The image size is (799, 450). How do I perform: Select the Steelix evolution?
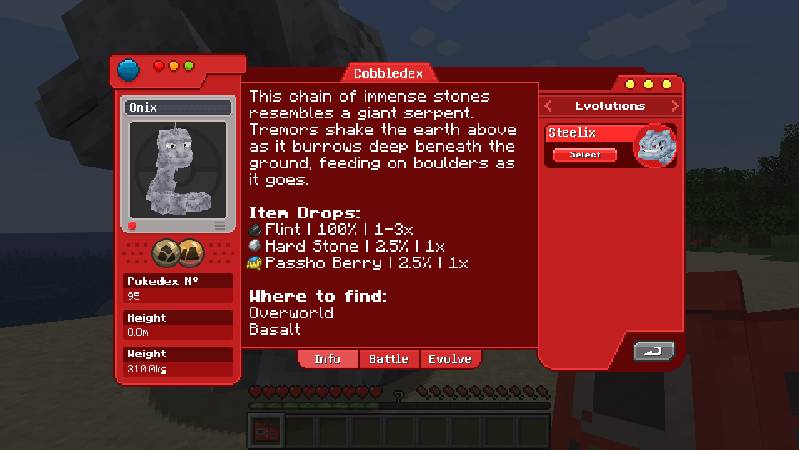coord(585,155)
